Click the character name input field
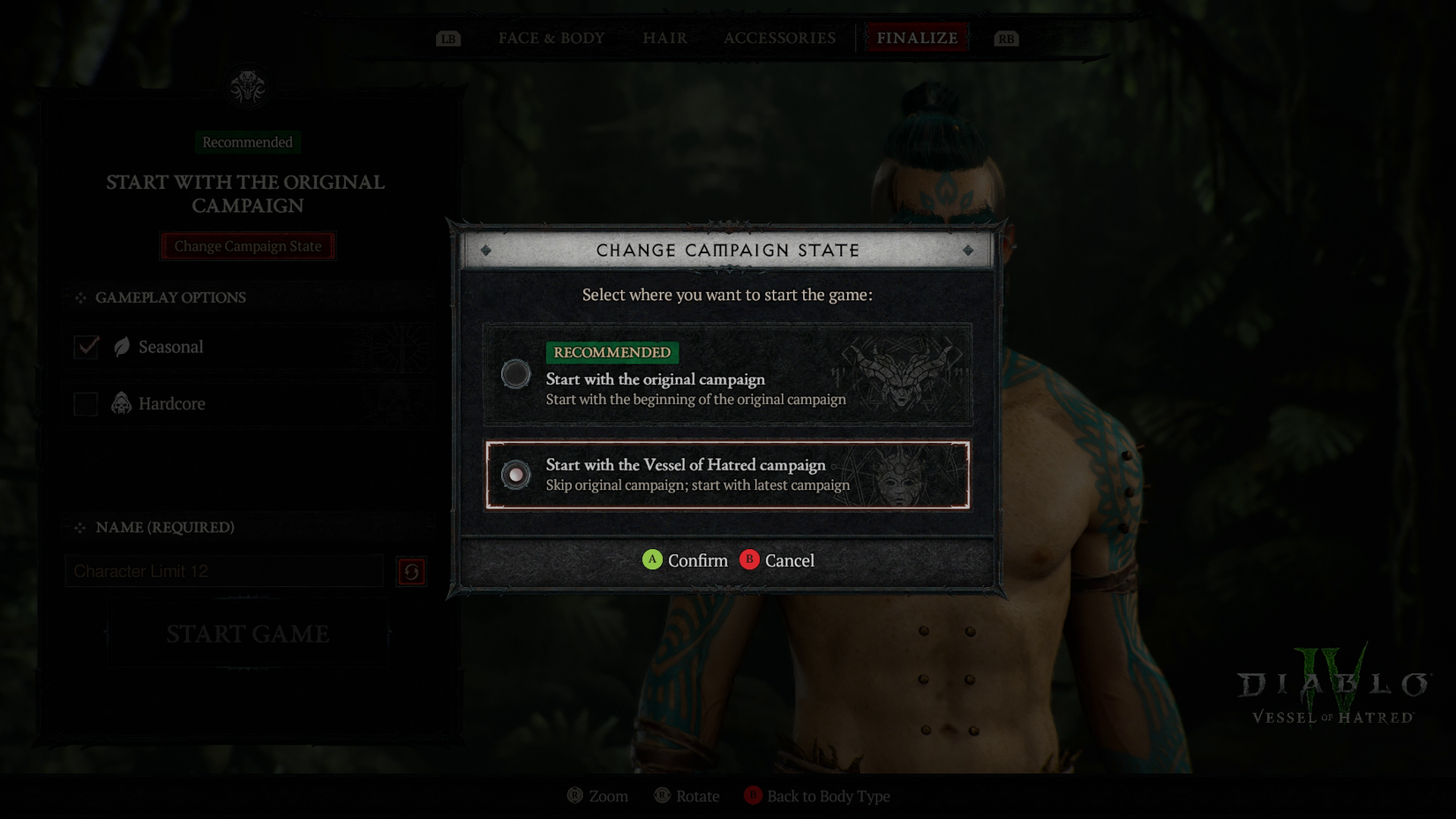The width and height of the screenshot is (1456, 819). point(225,571)
